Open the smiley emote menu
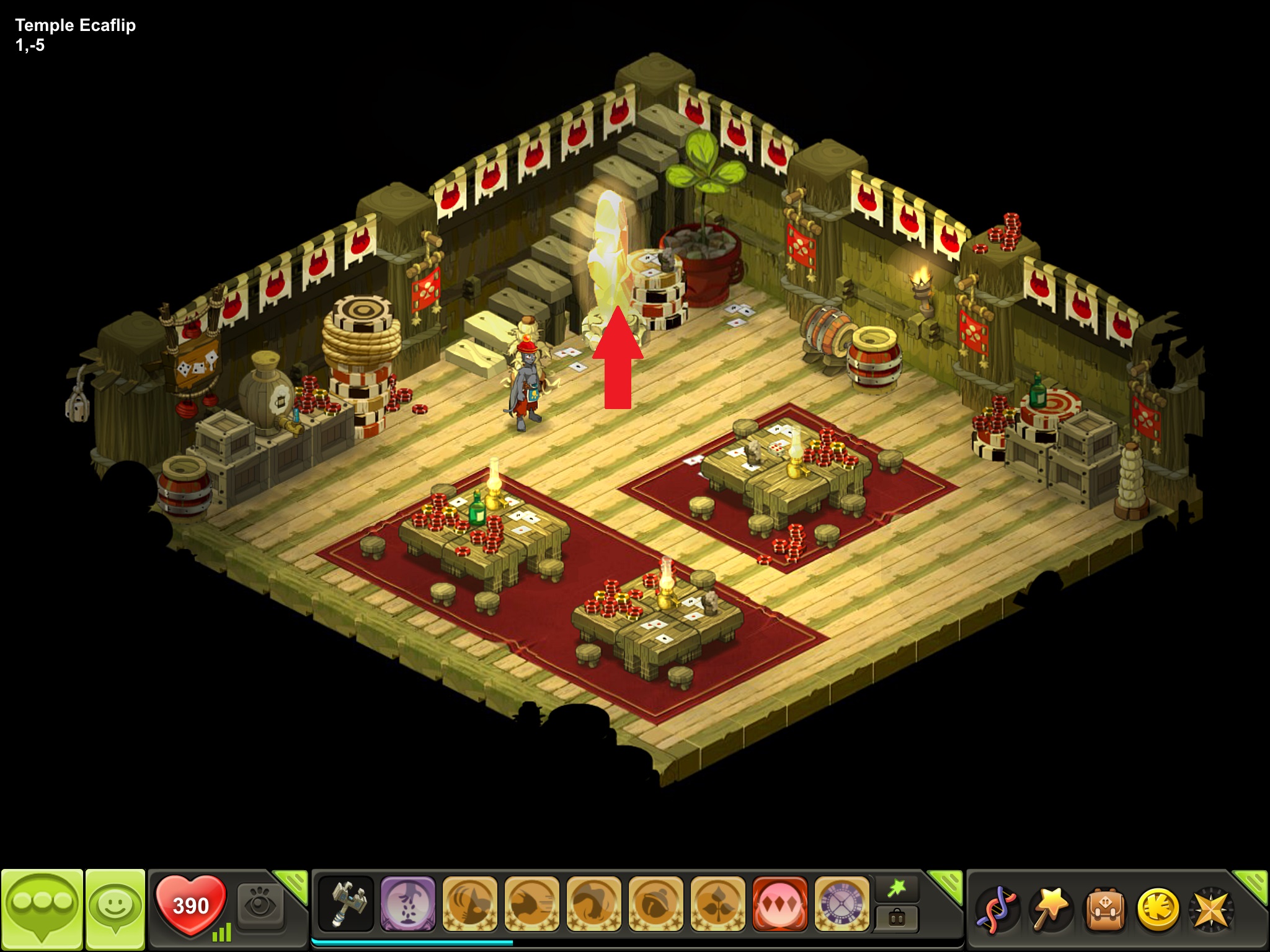1270x952 pixels. [x=115, y=908]
